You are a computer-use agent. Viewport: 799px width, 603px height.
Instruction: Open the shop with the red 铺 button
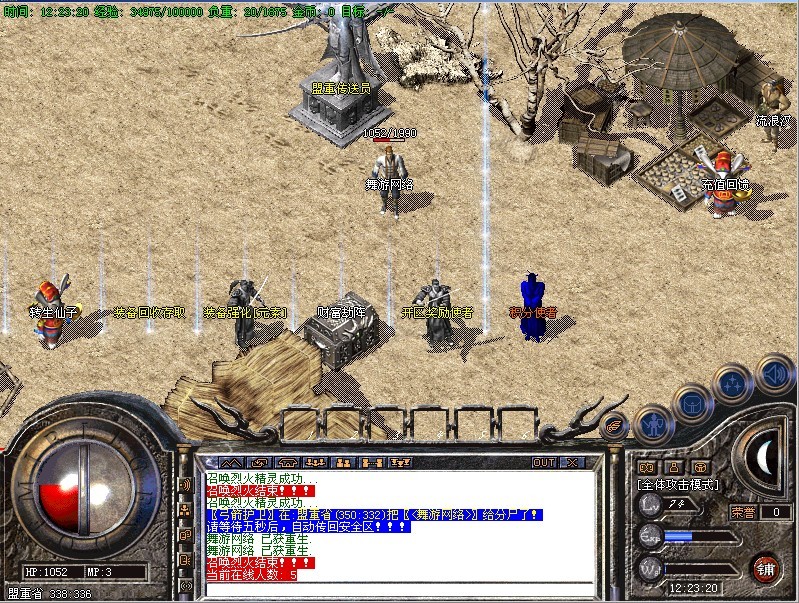(x=765, y=567)
